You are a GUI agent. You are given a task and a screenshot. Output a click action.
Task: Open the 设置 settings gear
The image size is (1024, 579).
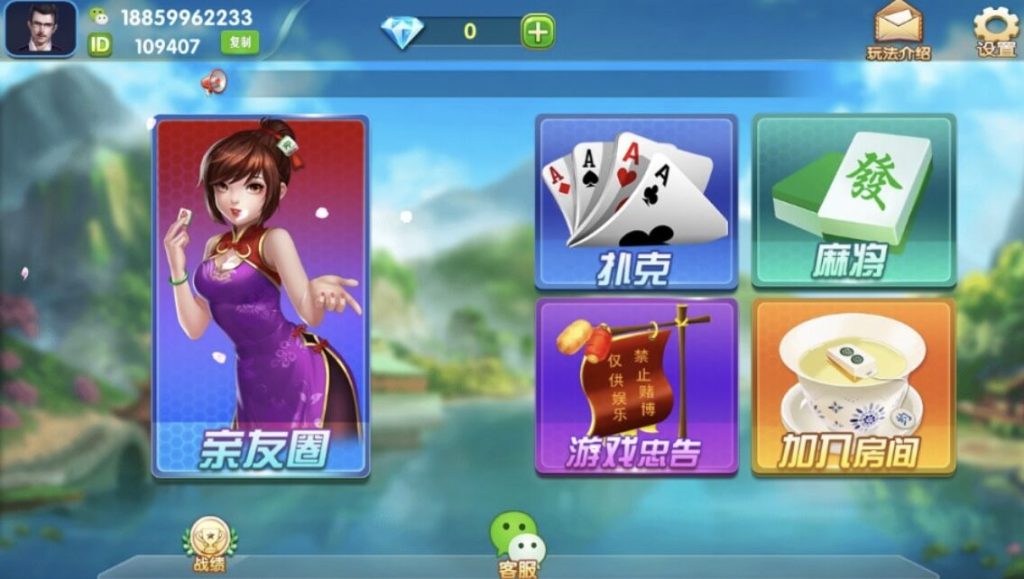[995, 30]
